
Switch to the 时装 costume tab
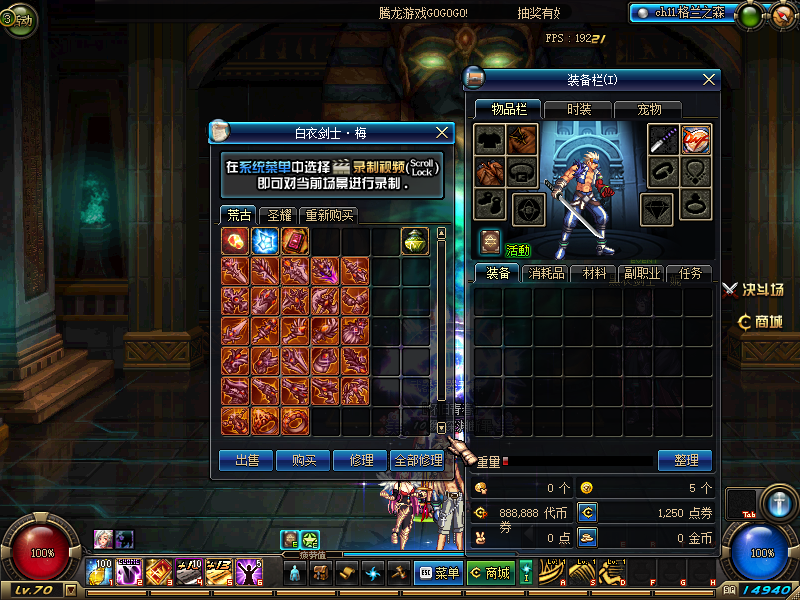(x=578, y=109)
